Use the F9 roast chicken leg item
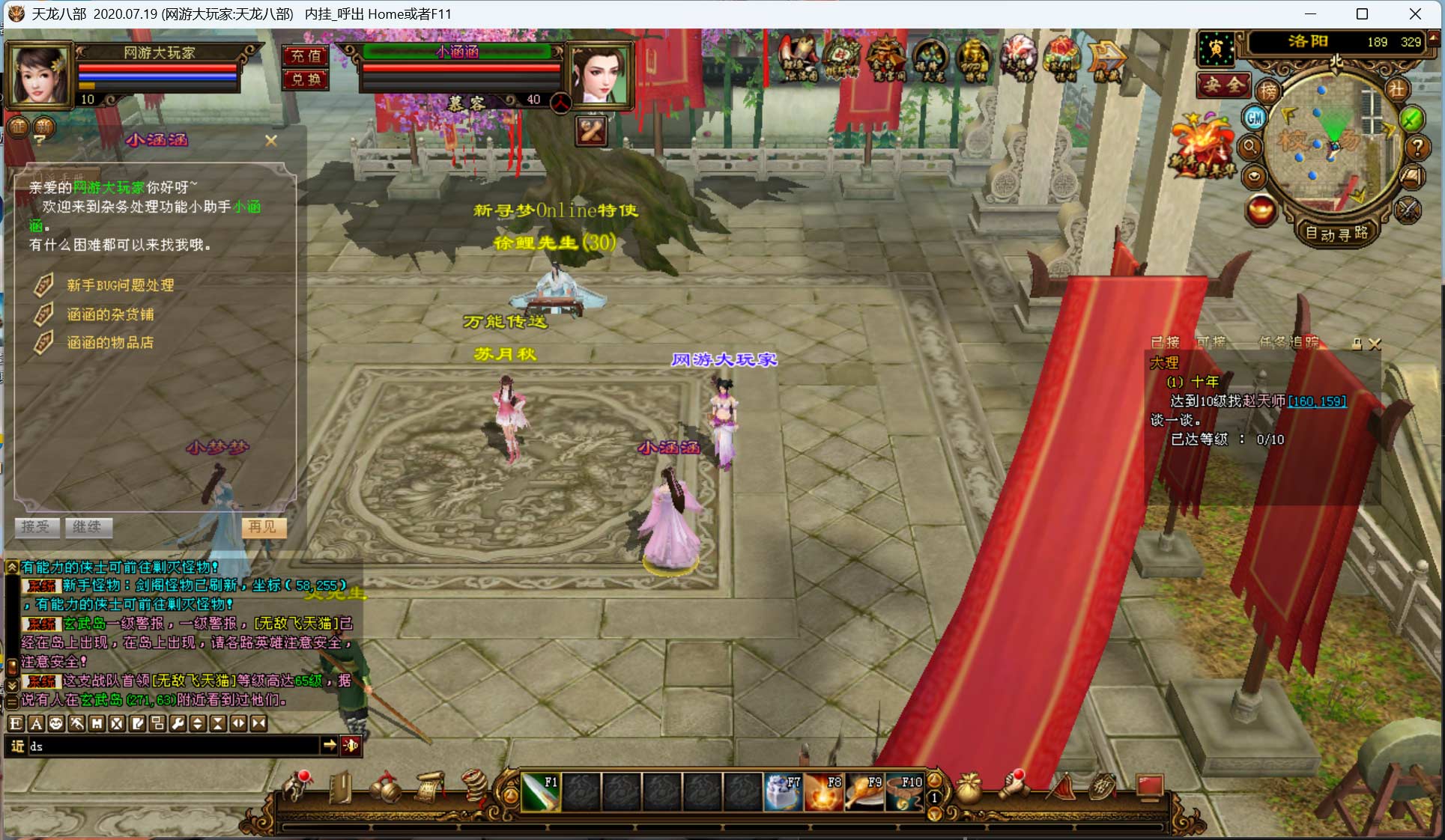 point(864,793)
